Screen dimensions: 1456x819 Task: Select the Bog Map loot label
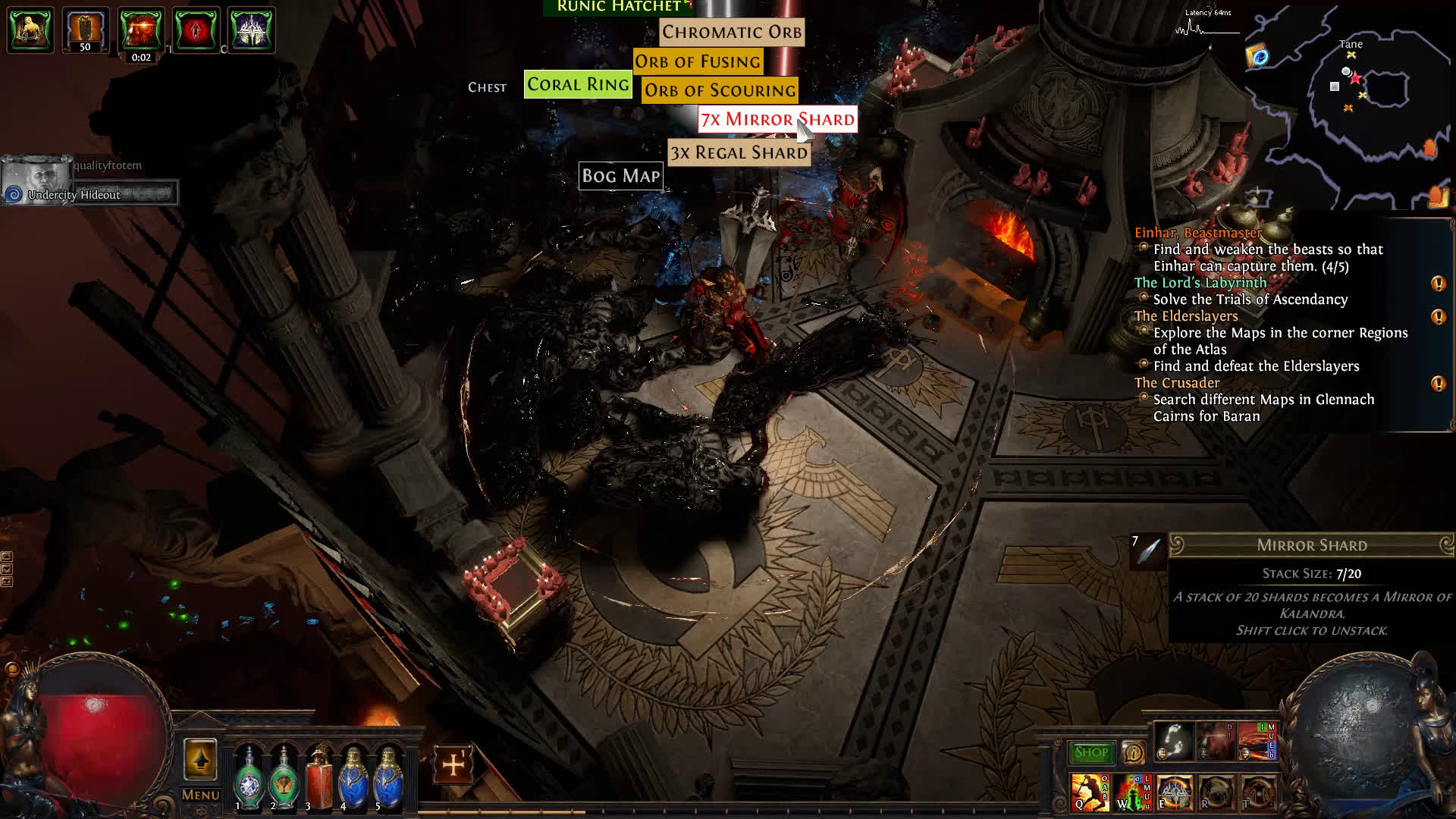(x=620, y=176)
